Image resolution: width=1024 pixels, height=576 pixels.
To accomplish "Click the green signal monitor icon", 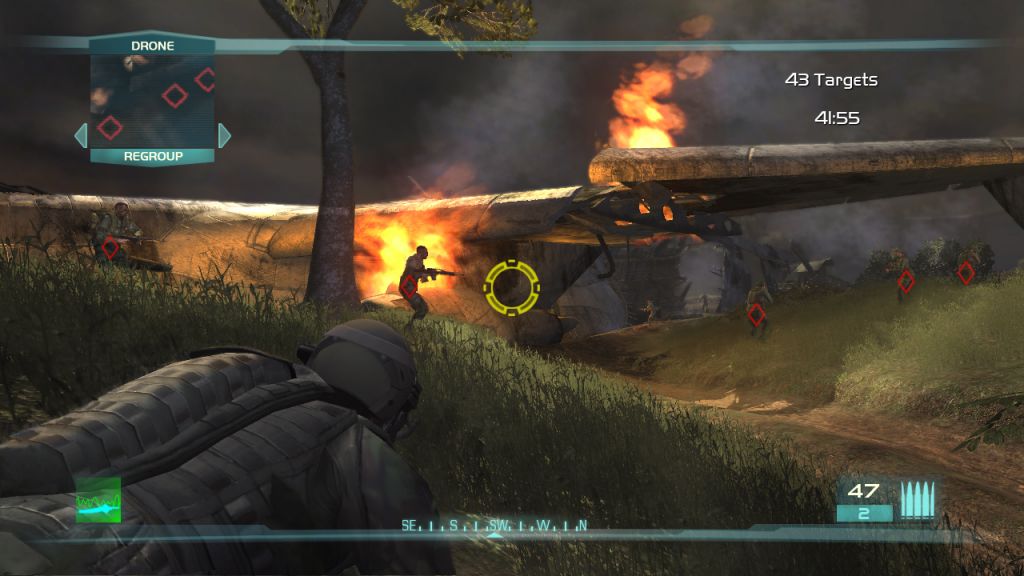I will click(x=98, y=499).
